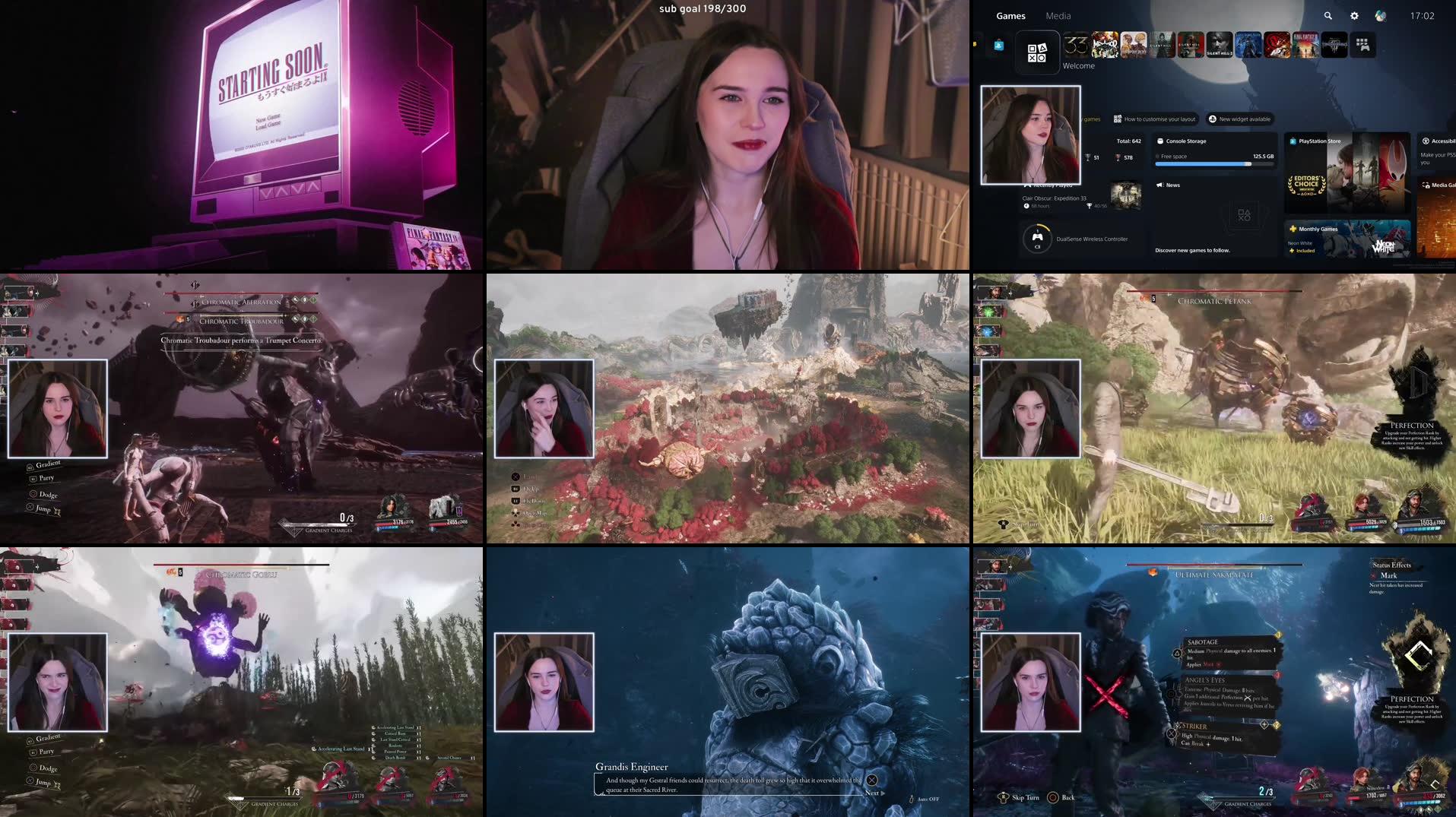The image size is (1456, 817).
Task: Open the Game Library grid icon
Action: pos(1362,46)
